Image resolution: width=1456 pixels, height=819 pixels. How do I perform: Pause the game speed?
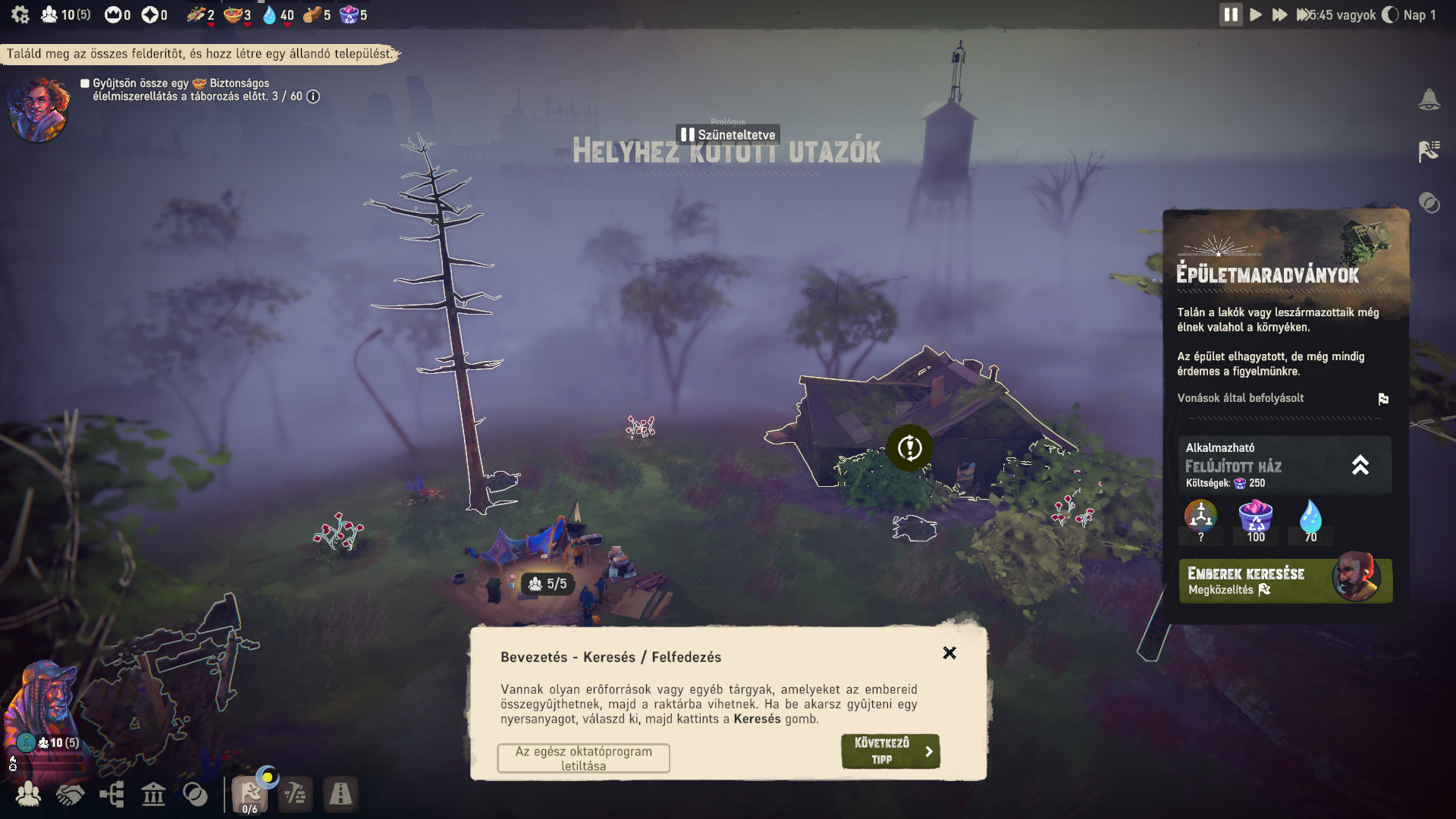point(1231,15)
